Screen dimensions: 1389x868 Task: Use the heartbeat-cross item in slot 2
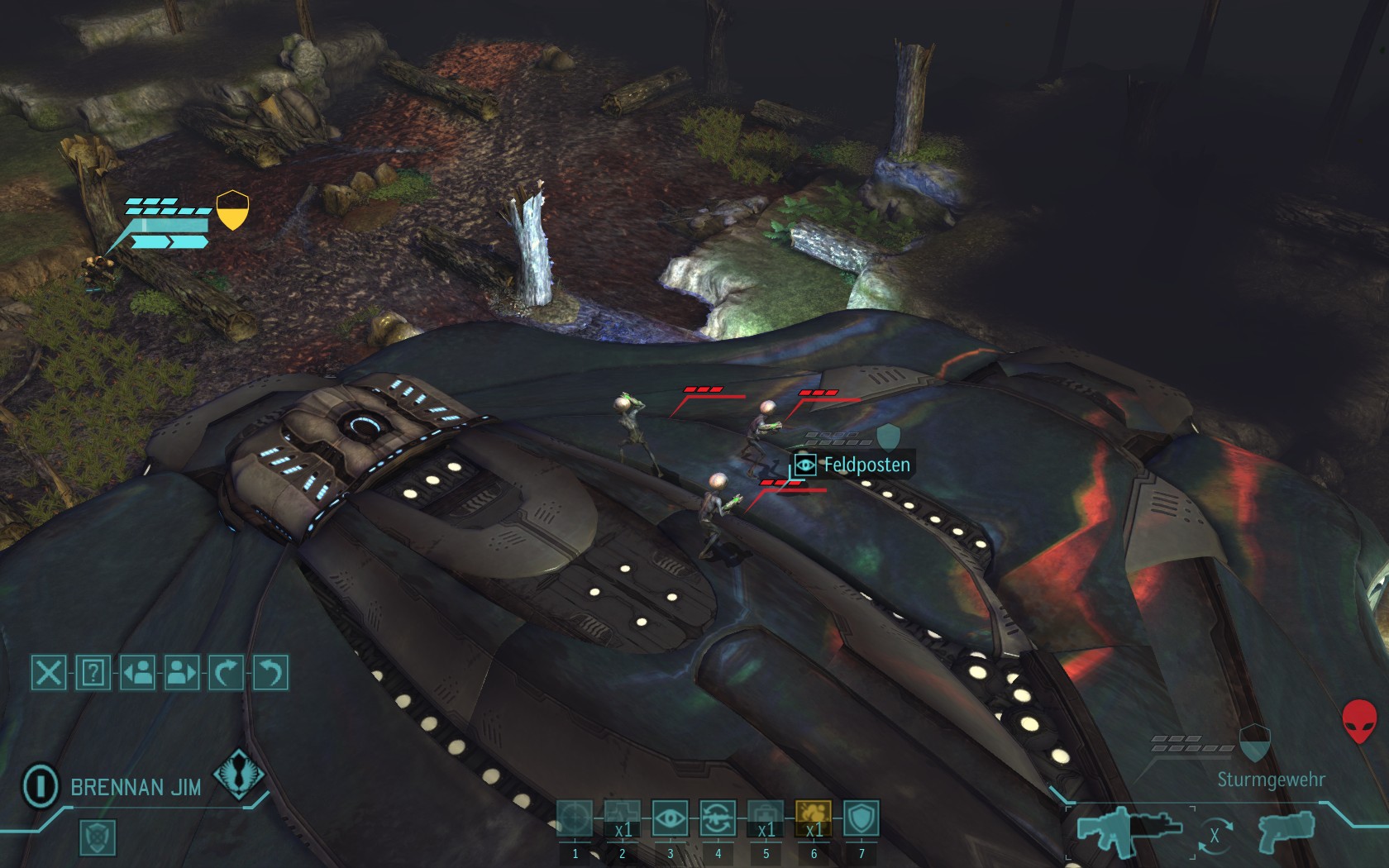pos(622,819)
